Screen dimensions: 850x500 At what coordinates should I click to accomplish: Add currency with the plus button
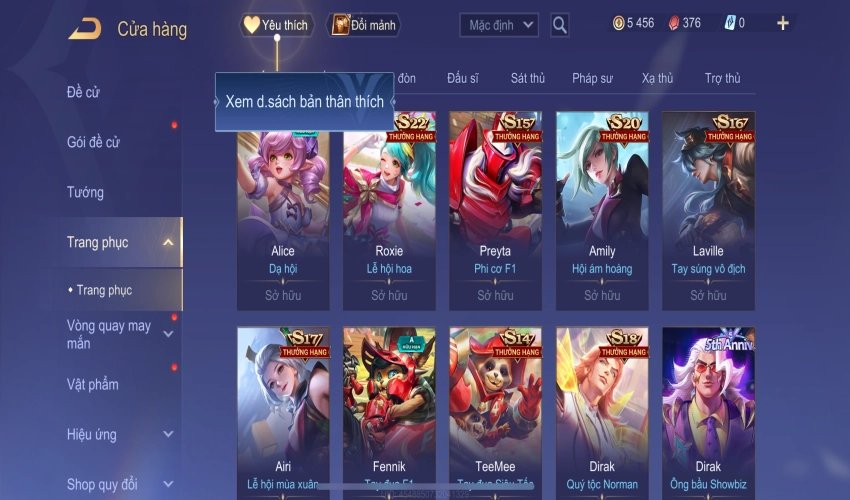[x=782, y=23]
